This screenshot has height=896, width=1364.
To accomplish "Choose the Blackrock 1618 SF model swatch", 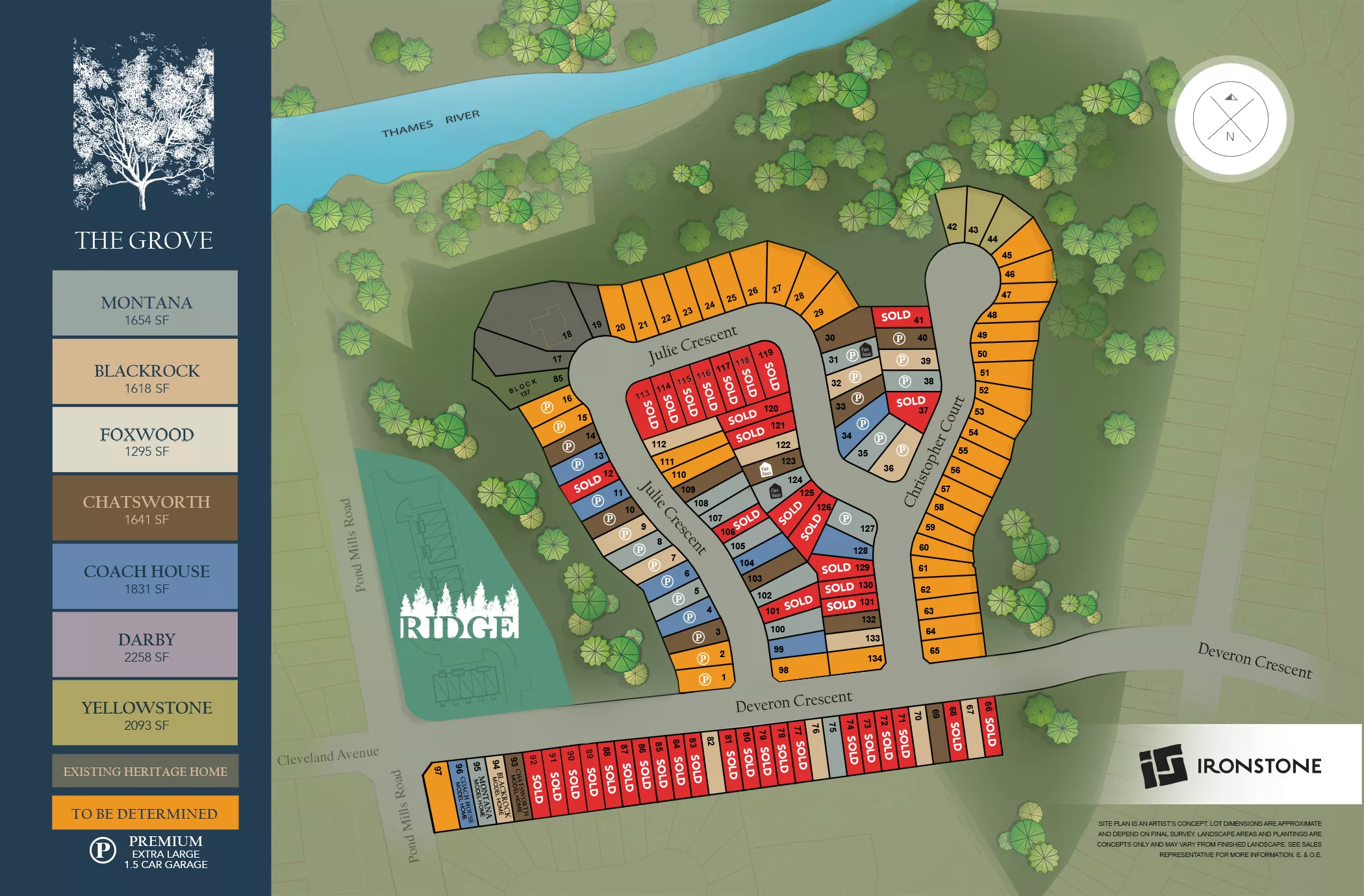I will pyautogui.click(x=145, y=371).
